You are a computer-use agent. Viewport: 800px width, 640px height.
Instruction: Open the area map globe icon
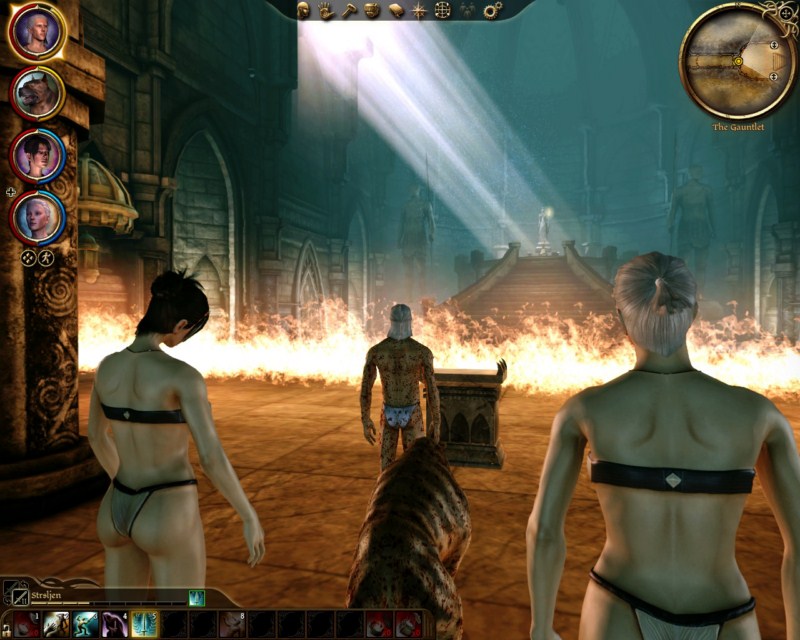click(443, 10)
